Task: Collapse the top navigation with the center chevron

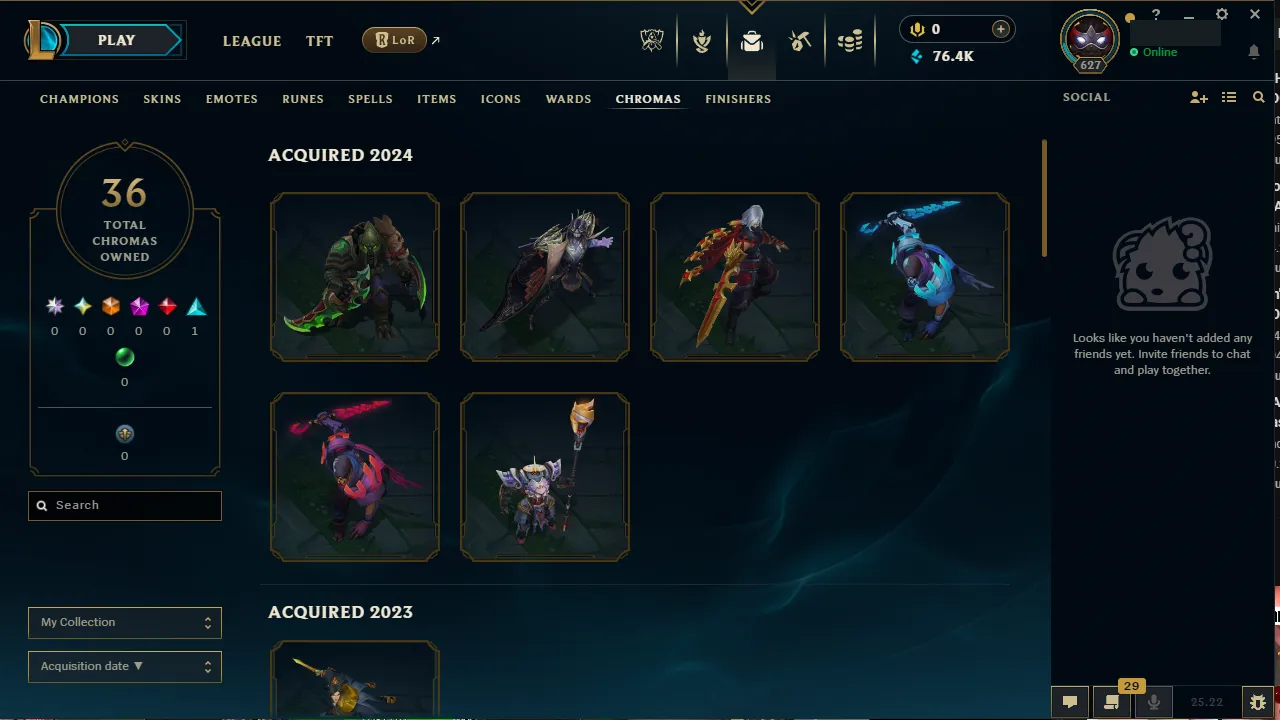Action: coord(751,6)
